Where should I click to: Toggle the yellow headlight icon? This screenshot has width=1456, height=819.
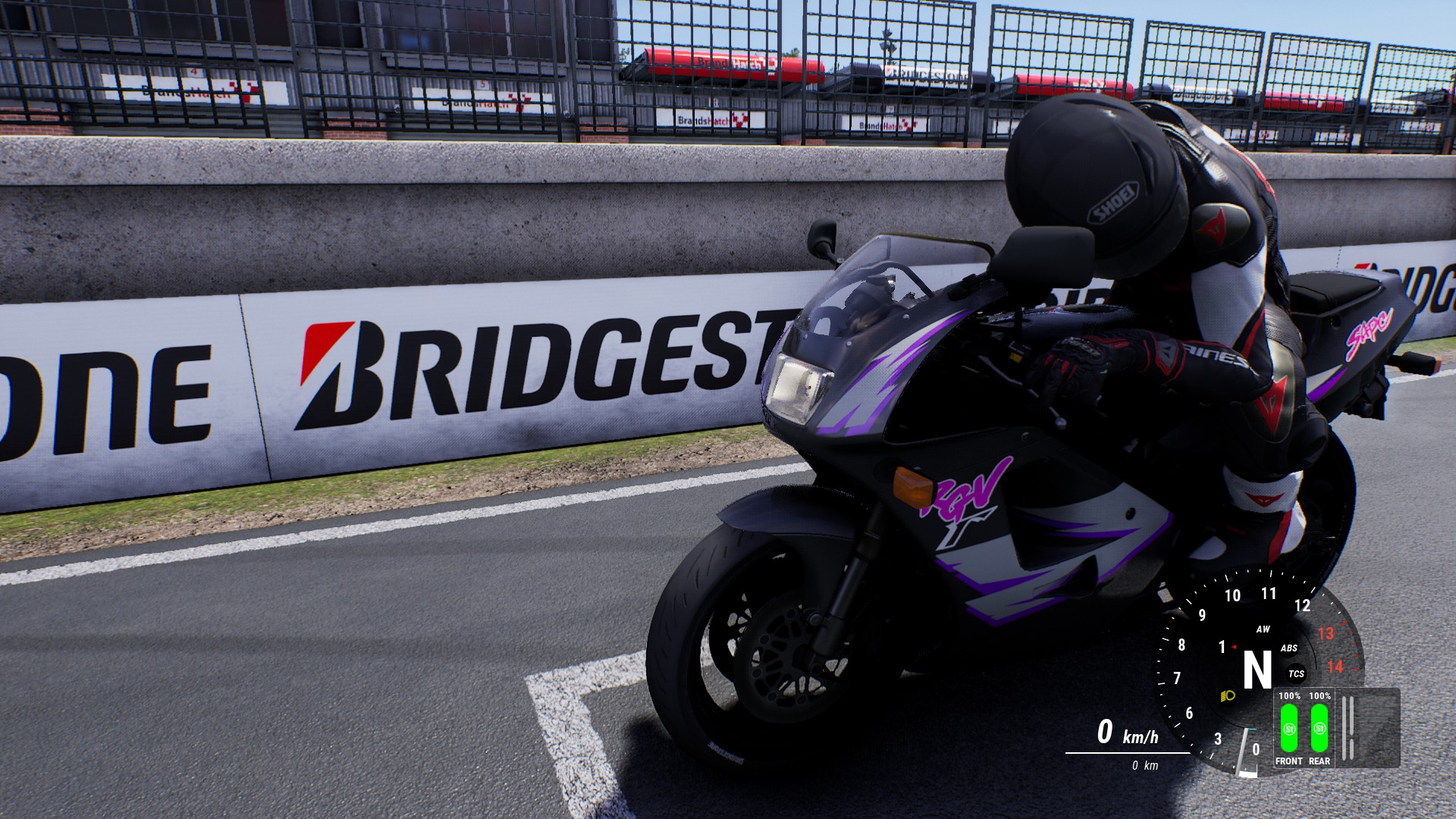(1228, 695)
